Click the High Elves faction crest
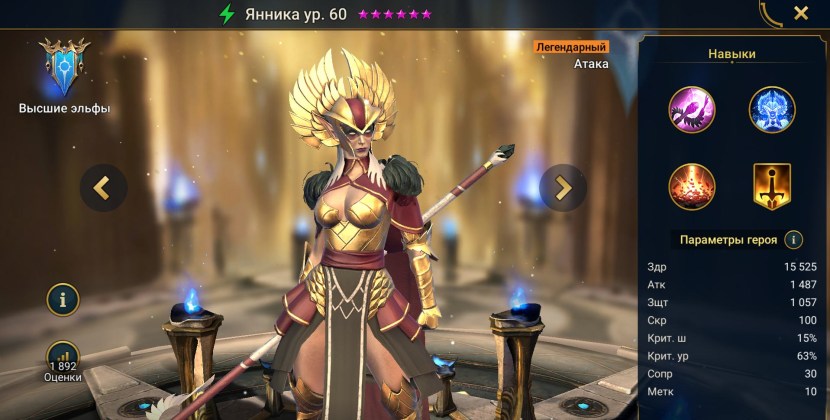Image resolution: width=830 pixels, height=420 pixels. point(64,66)
